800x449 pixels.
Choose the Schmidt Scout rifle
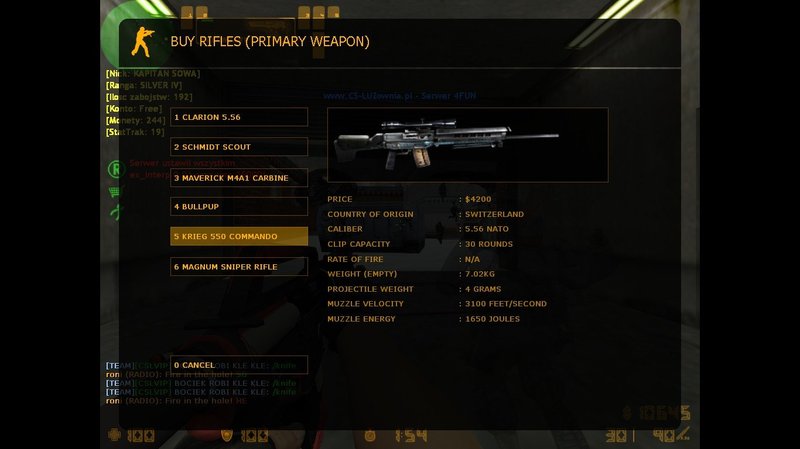pos(239,147)
